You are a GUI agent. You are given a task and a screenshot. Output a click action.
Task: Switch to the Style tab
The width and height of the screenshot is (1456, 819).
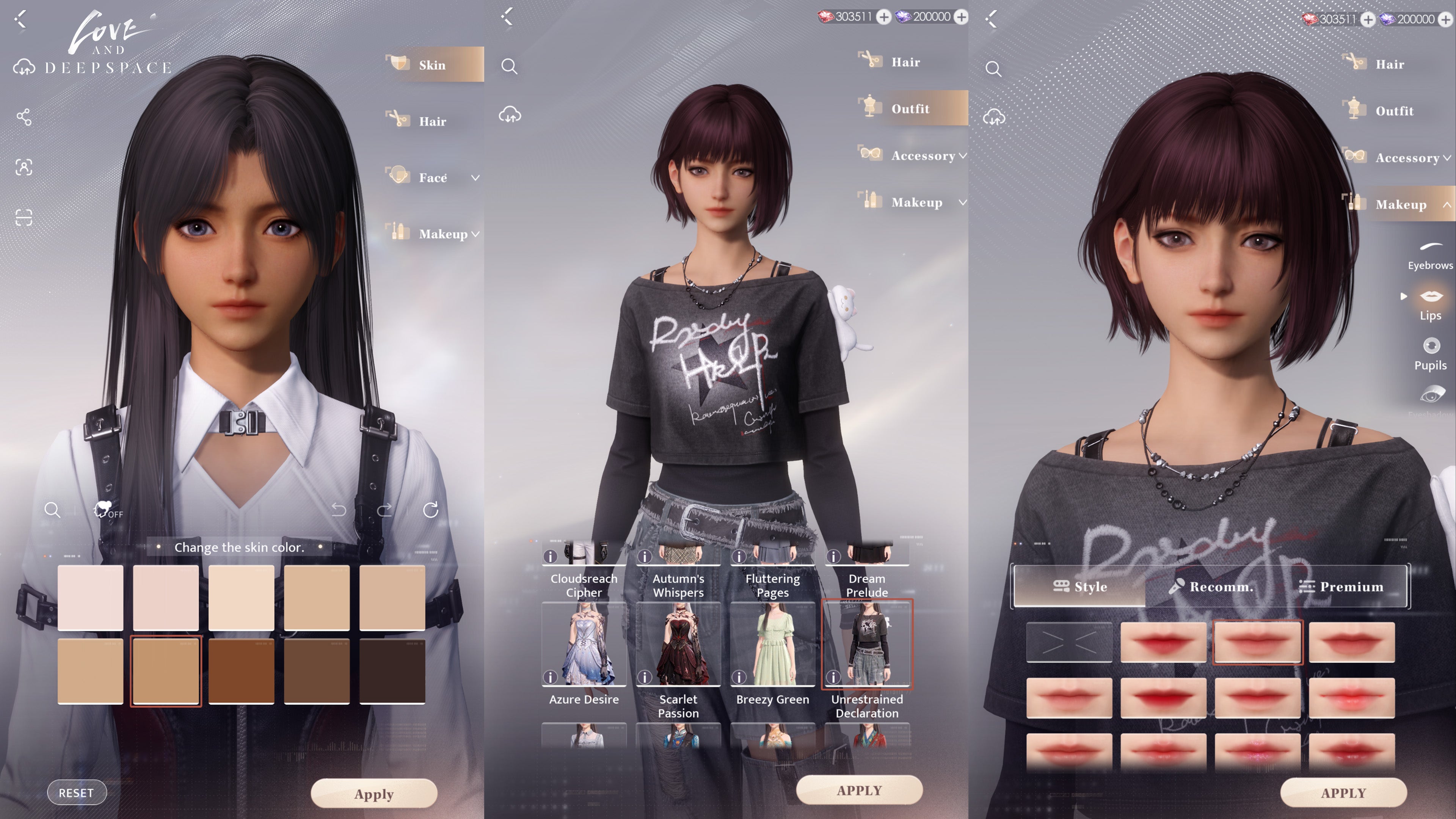(1080, 586)
